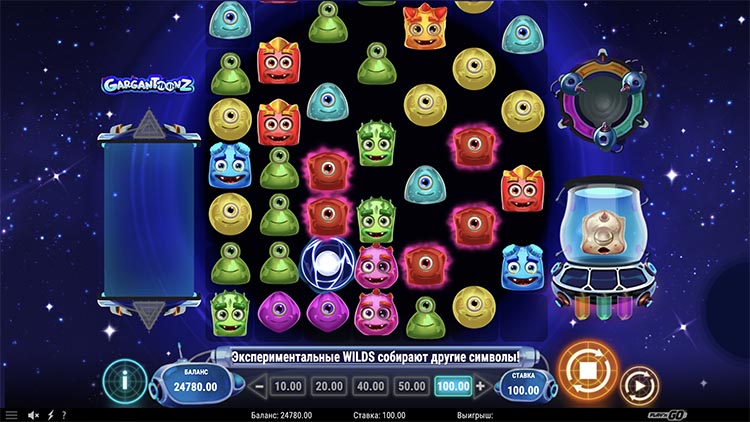Open the hamburger menu in the footer
This screenshot has height=422, width=750.
[11, 415]
